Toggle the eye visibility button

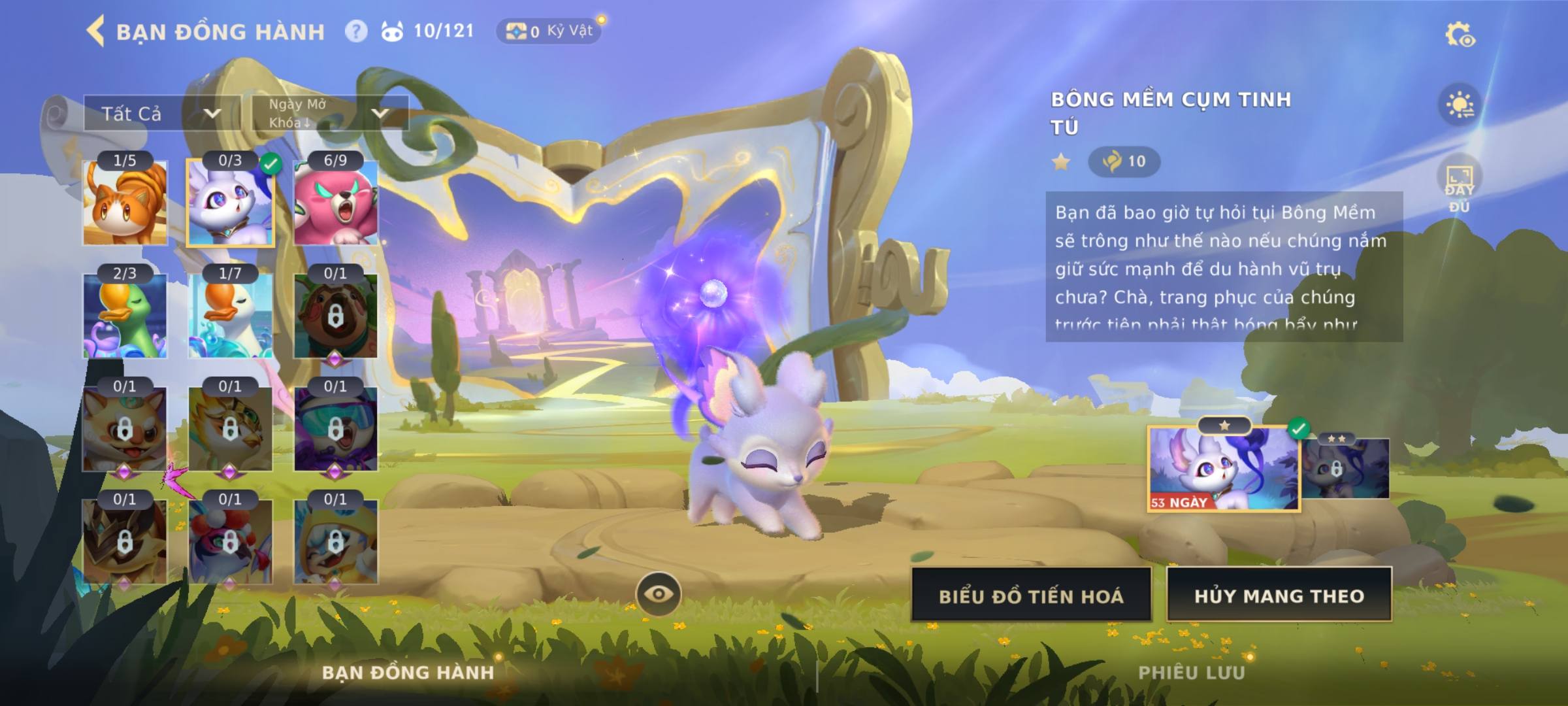point(659,594)
